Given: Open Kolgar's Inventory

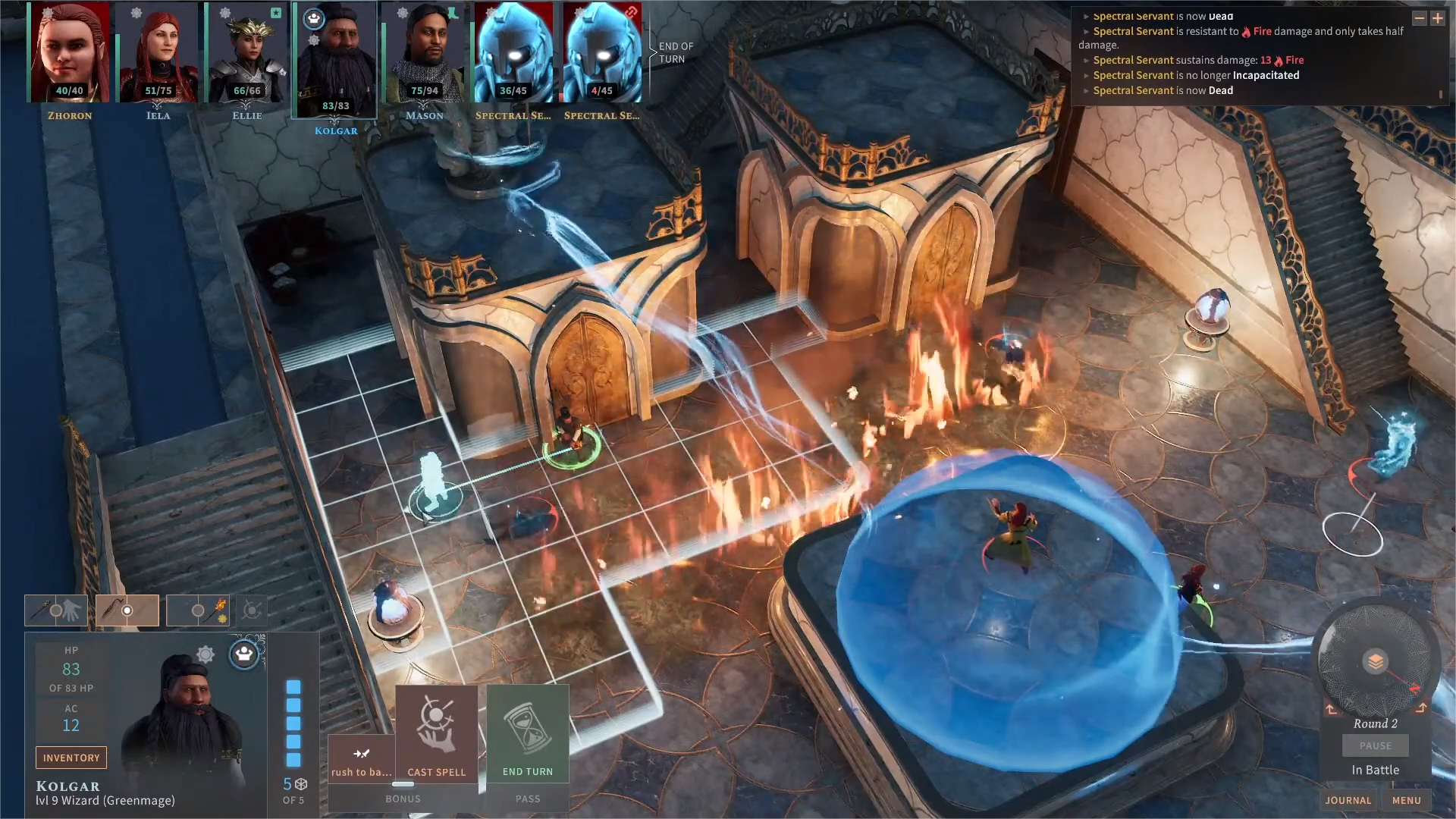Looking at the screenshot, I should 71,758.
